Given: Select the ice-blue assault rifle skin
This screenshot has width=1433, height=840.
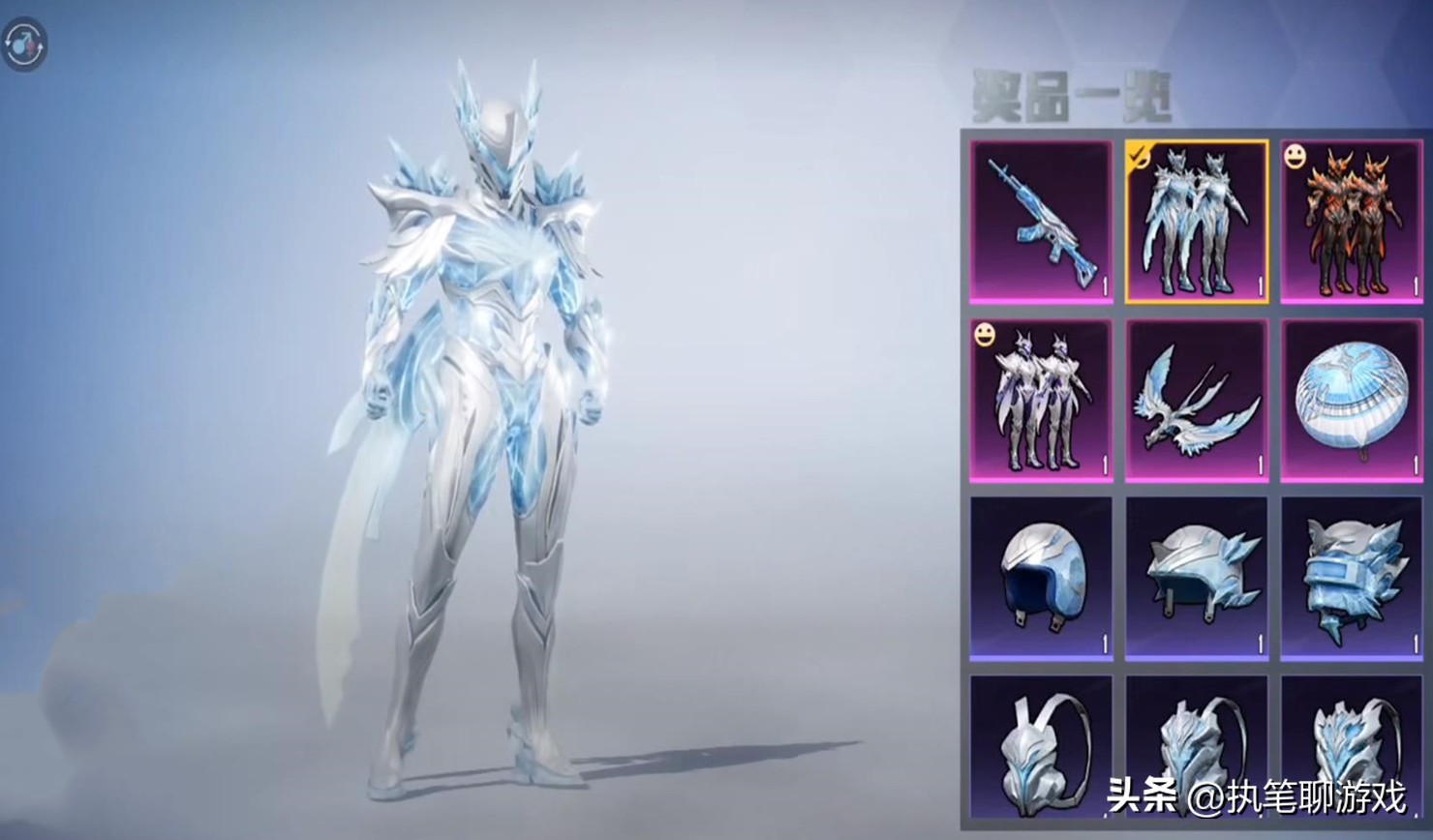Looking at the screenshot, I should tap(1041, 222).
